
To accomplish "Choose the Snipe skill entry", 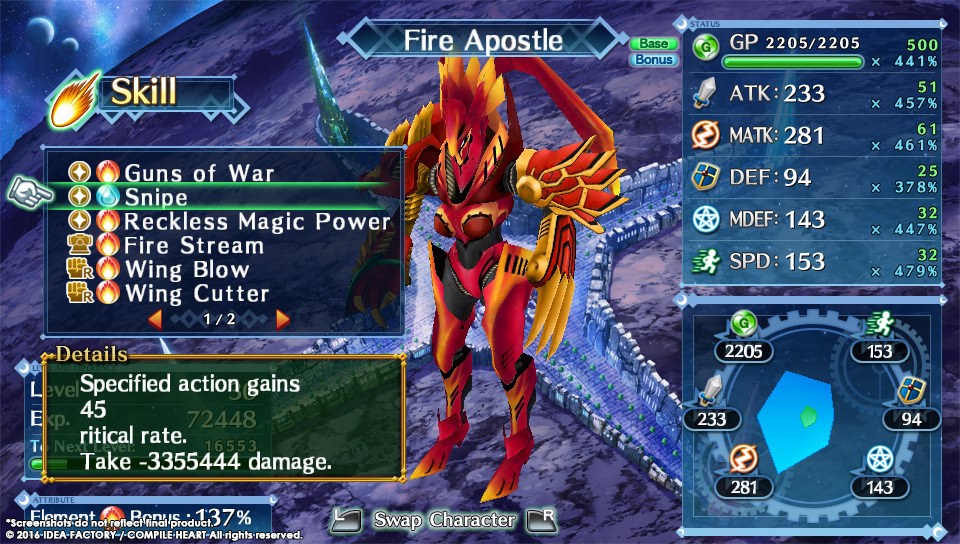I will (x=156, y=198).
